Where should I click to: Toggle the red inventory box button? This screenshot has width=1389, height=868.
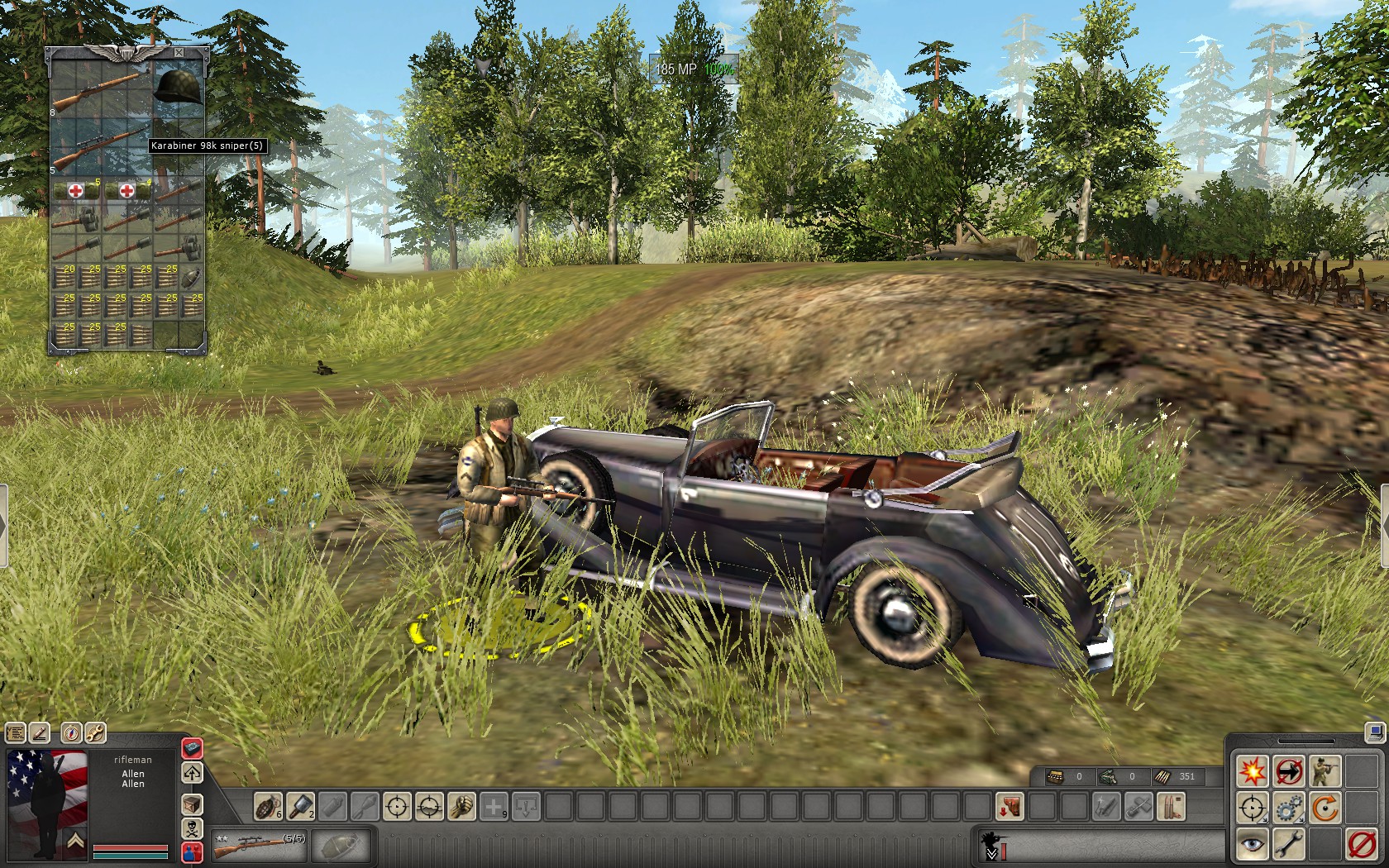(x=192, y=748)
